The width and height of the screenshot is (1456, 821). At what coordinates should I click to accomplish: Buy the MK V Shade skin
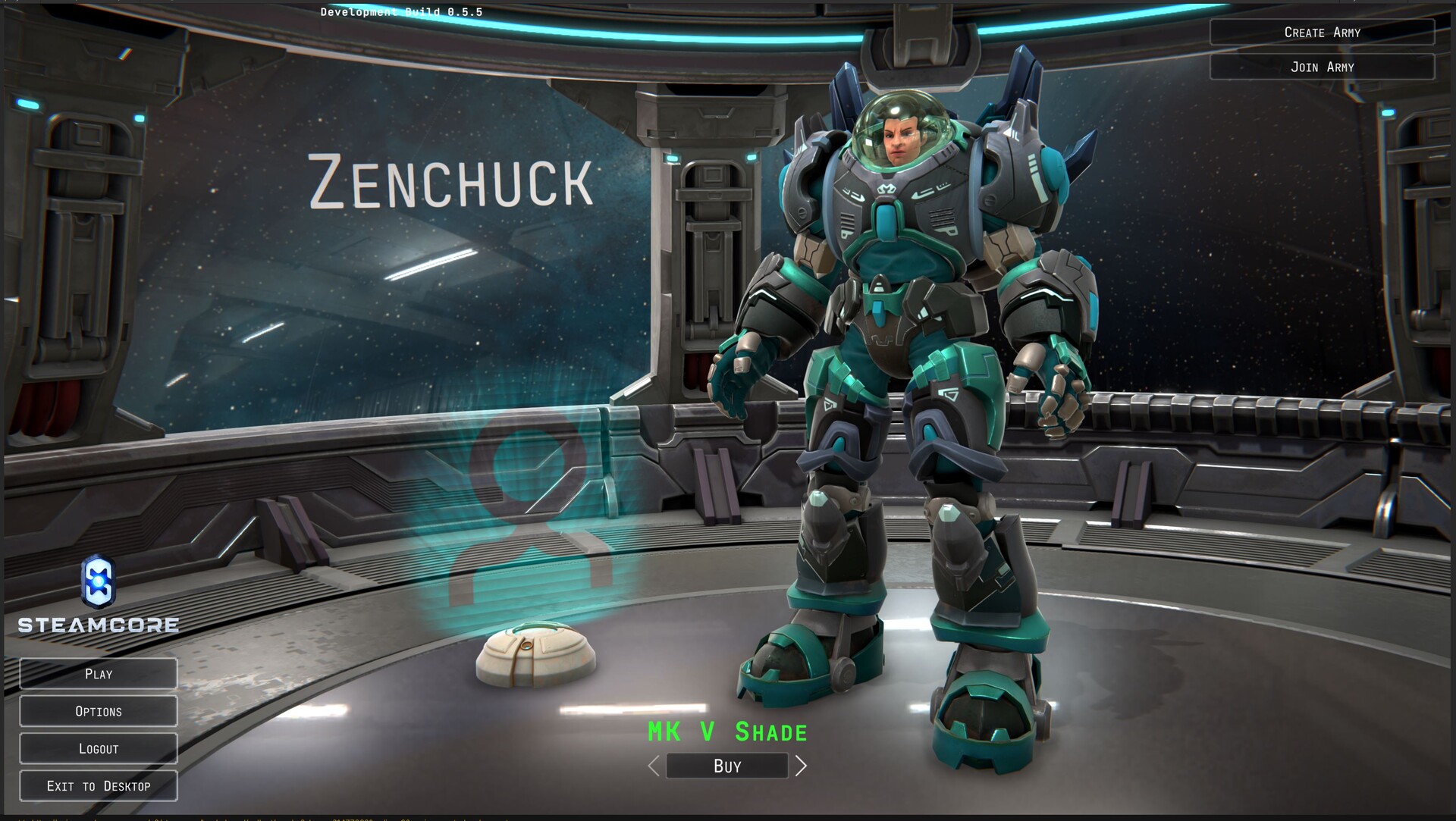pyautogui.click(x=726, y=766)
